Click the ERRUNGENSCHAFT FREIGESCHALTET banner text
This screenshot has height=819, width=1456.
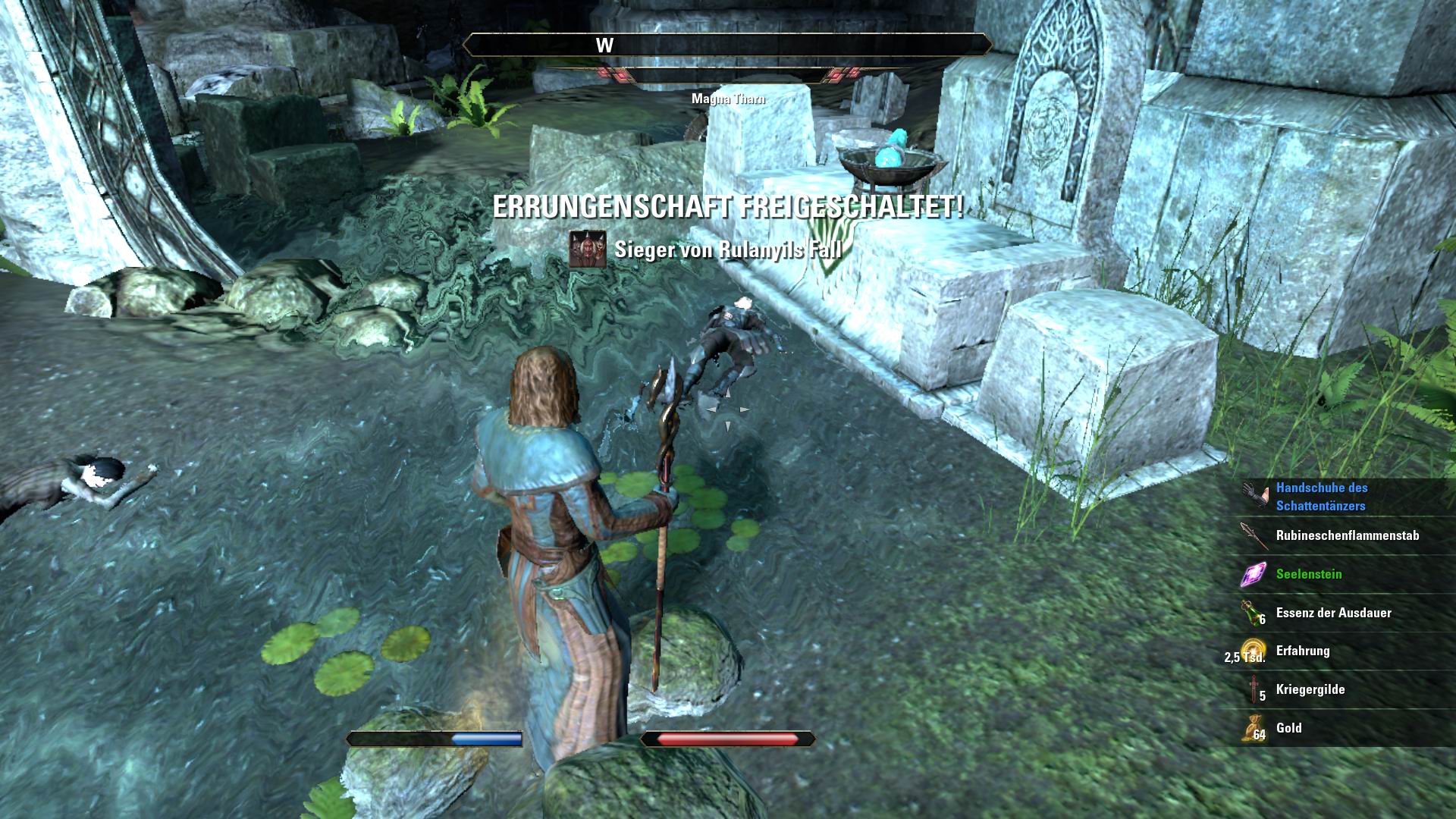click(x=729, y=207)
